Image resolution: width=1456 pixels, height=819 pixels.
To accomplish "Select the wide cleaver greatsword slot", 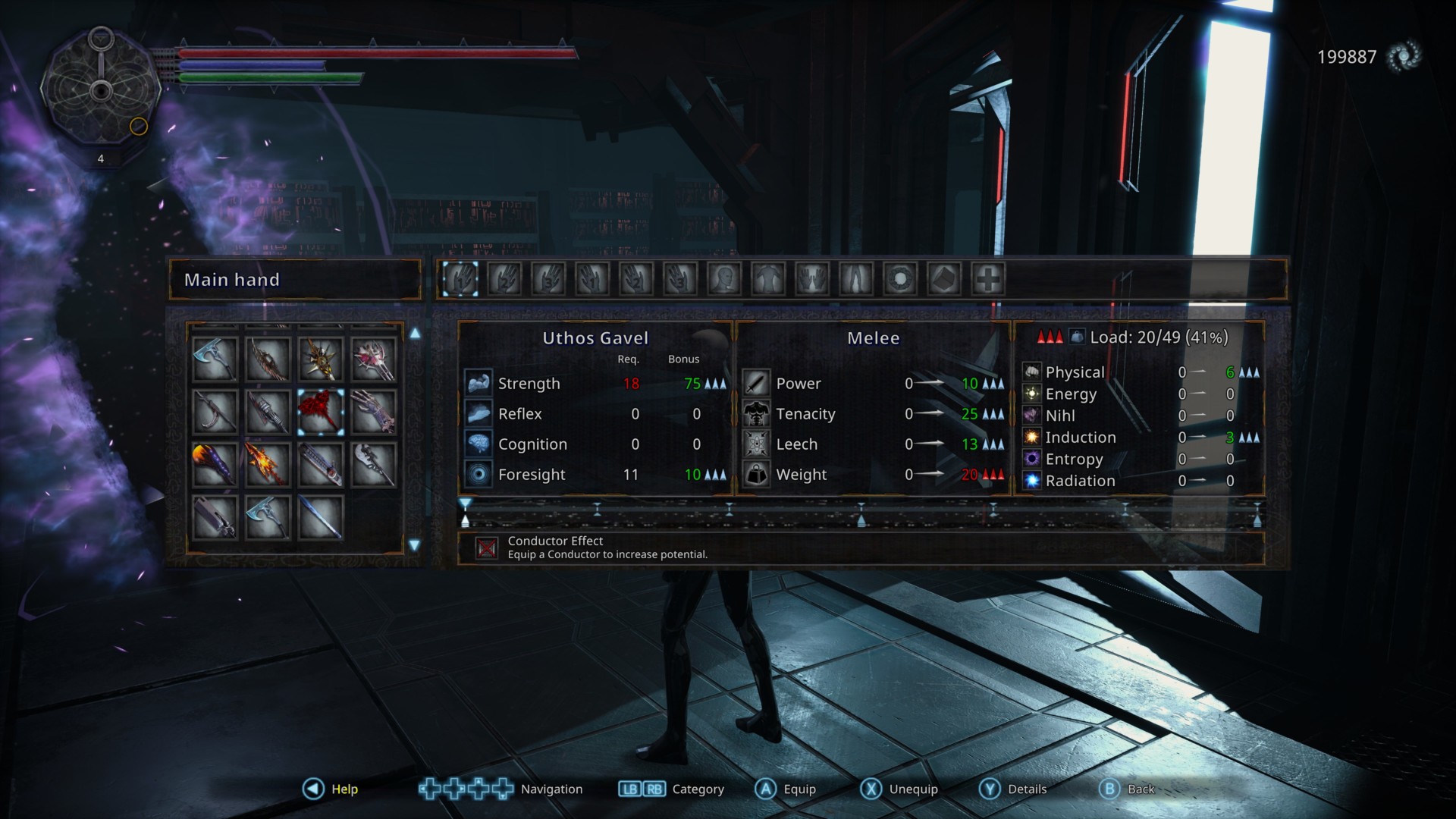I will 215,517.
